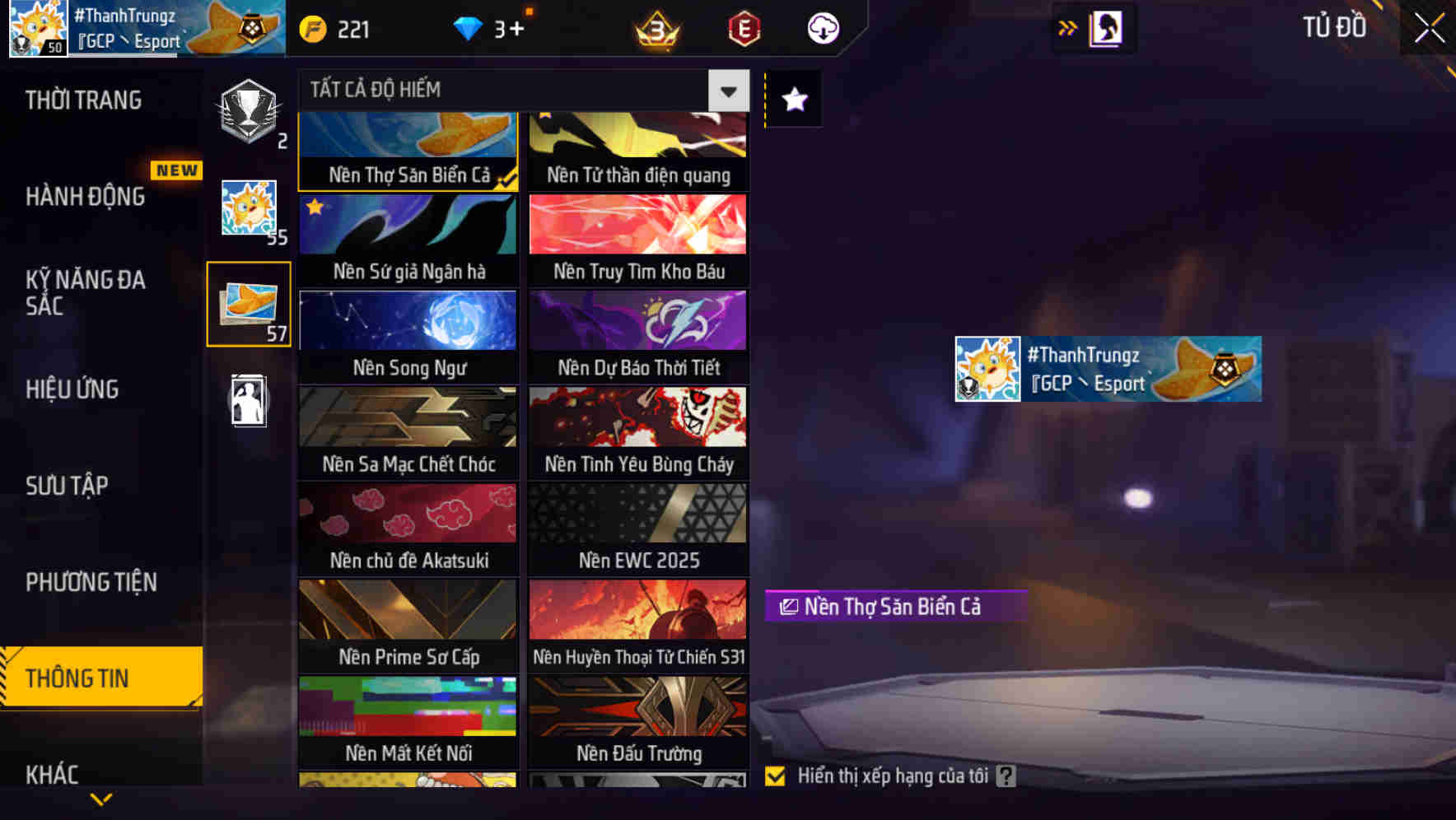
Task: Select the avatar category icon showing 55
Action: click(249, 210)
